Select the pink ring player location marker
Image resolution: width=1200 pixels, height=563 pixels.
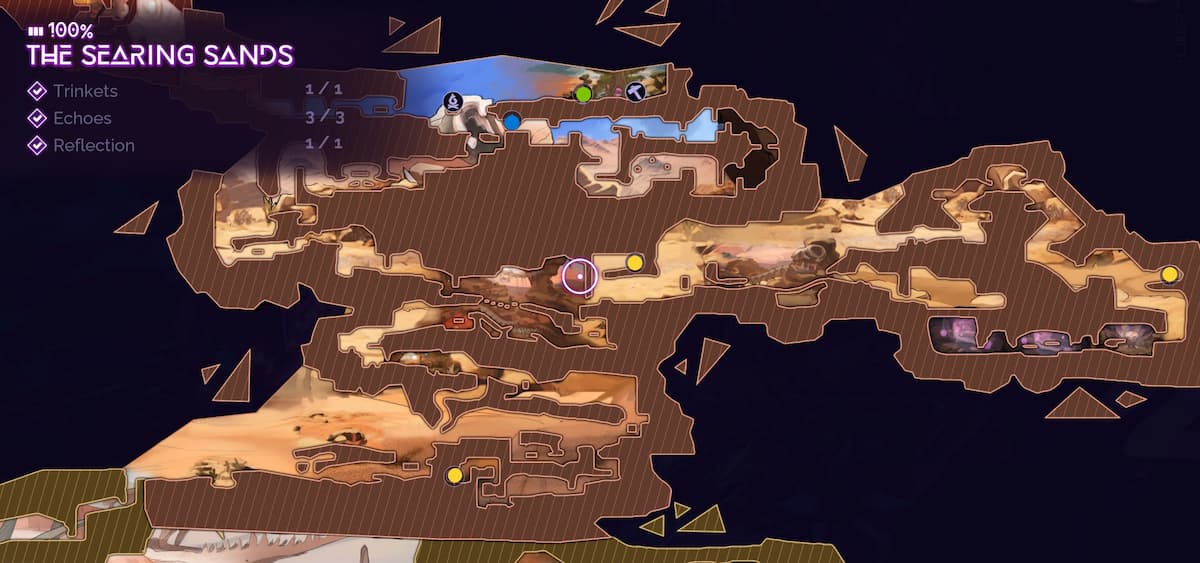pos(579,275)
